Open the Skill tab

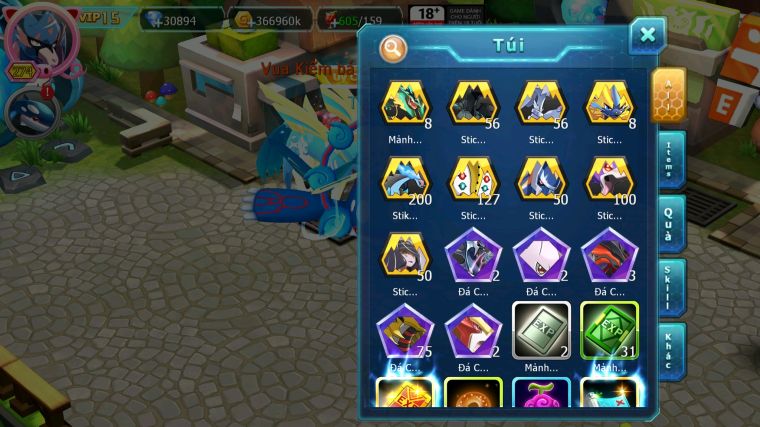670,287
